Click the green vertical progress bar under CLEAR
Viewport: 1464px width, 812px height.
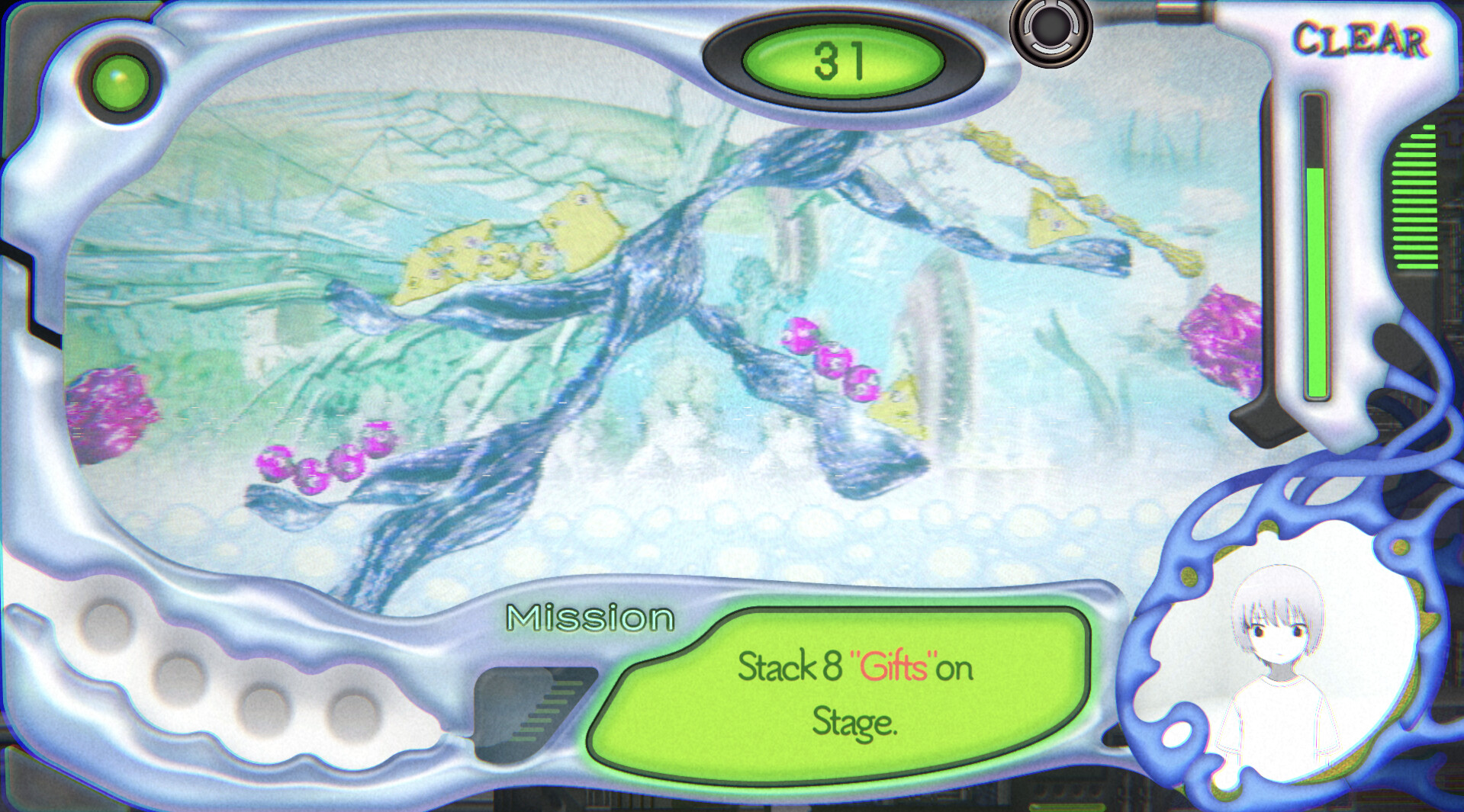pyautogui.click(x=1314, y=282)
